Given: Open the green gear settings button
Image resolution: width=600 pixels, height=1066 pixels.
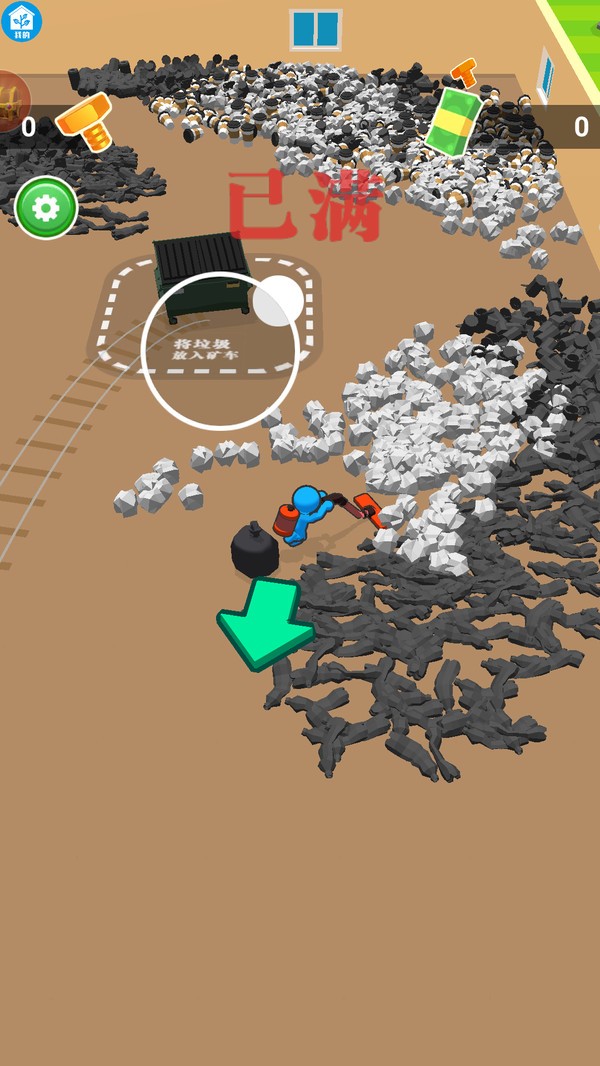Looking at the screenshot, I should (46, 208).
